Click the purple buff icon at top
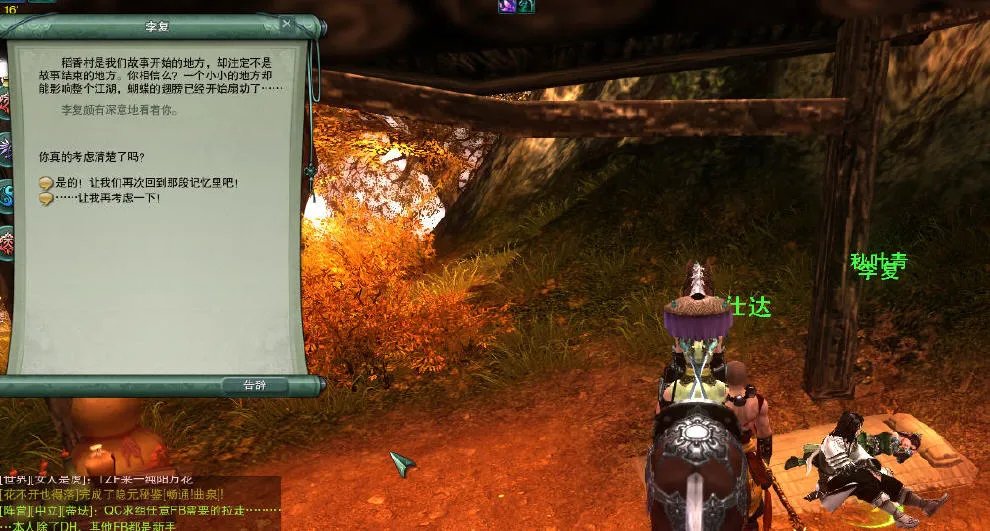This screenshot has width=990, height=531. click(x=508, y=6)
